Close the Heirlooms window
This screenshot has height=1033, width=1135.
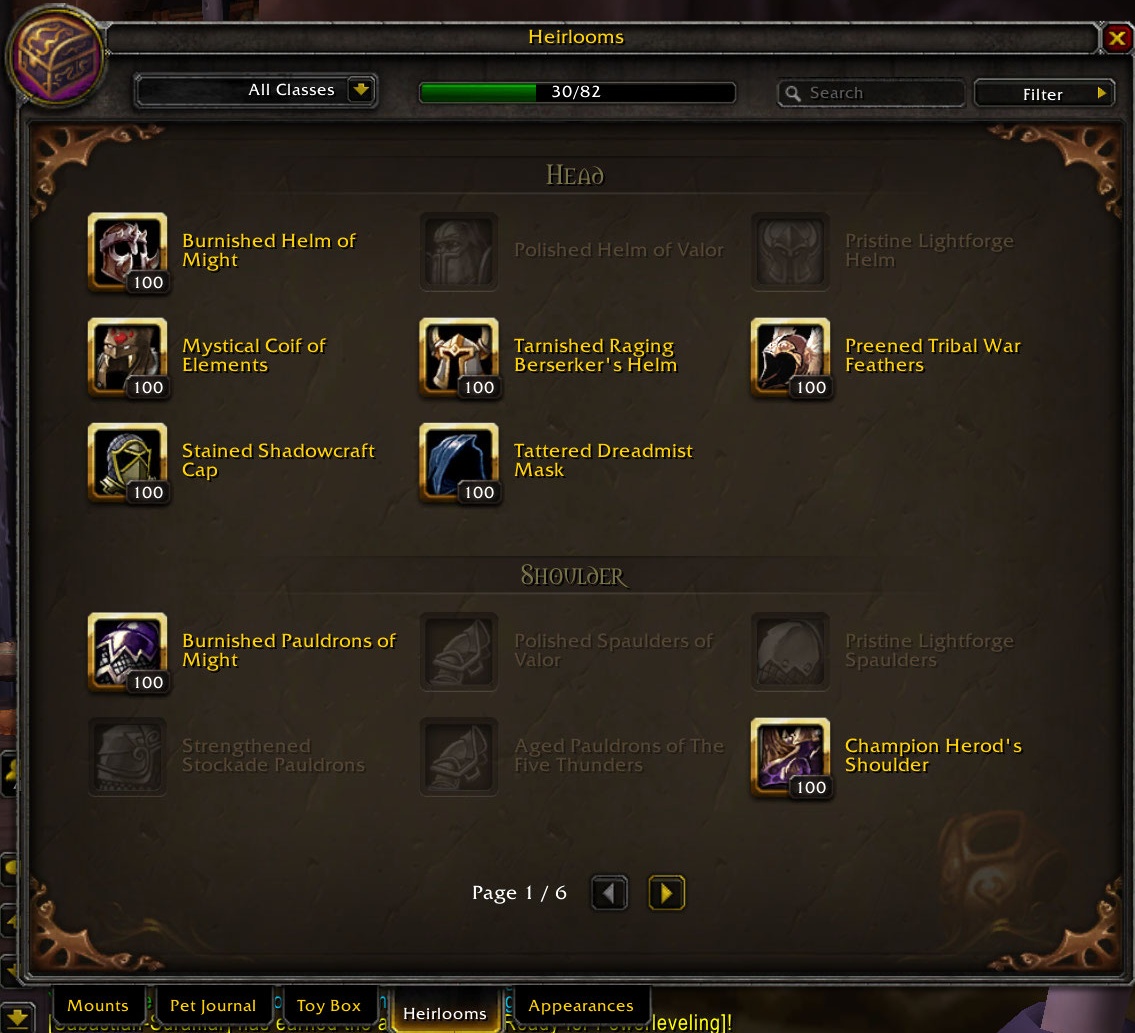(x=1116, y=38)
